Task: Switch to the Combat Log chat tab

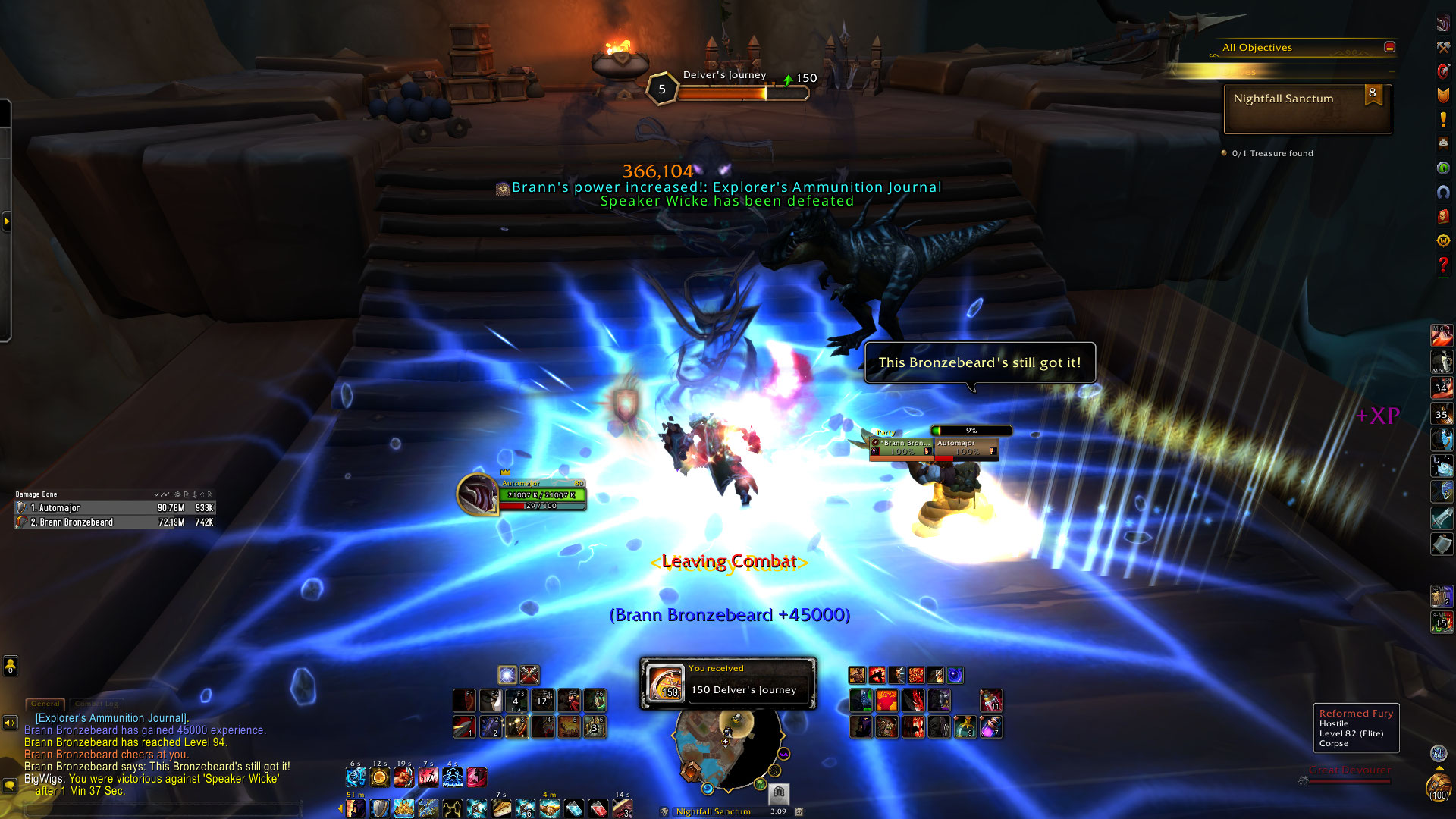Action: click(96, 704)
